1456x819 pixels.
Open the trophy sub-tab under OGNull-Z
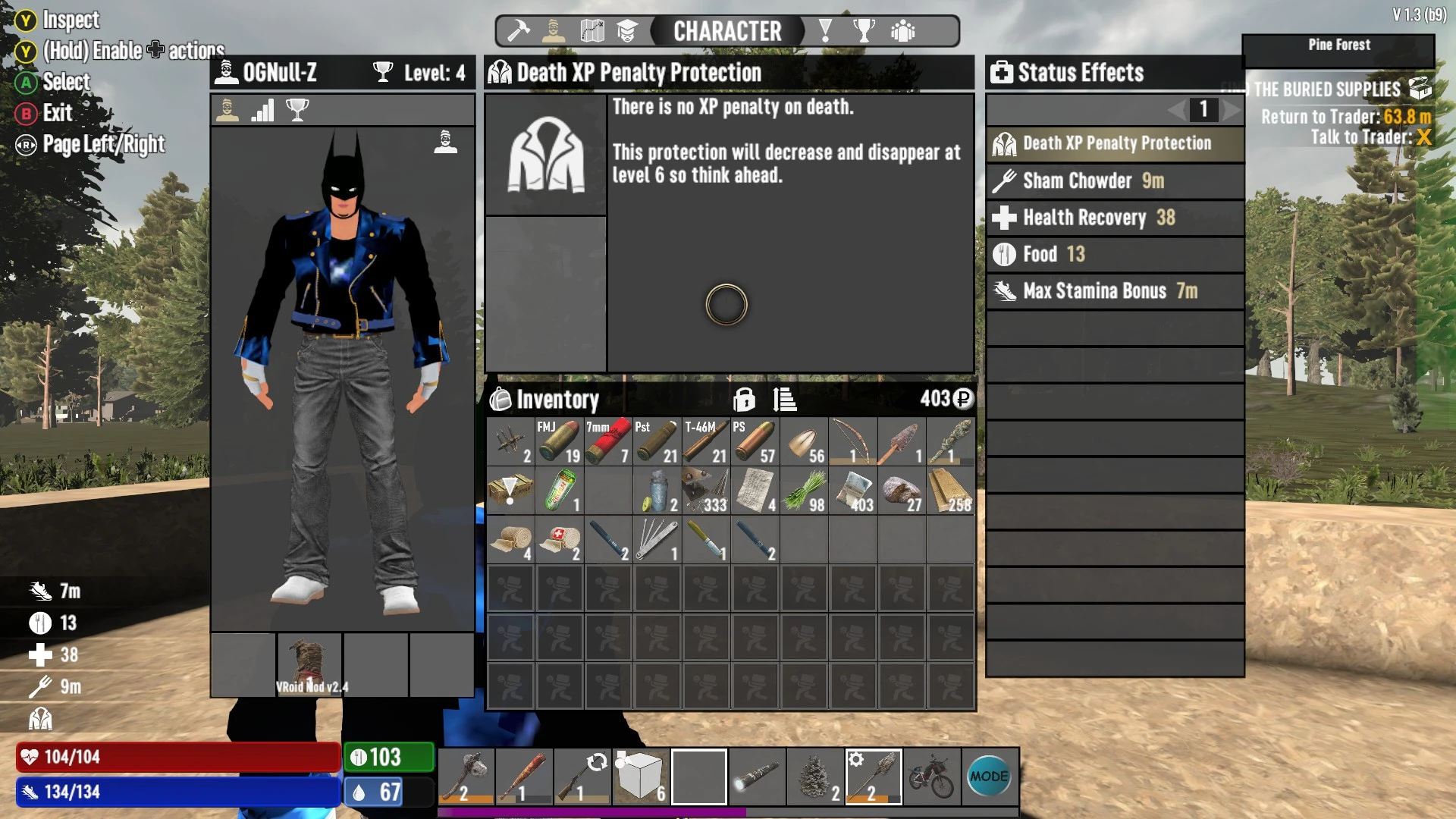[298, 110]
